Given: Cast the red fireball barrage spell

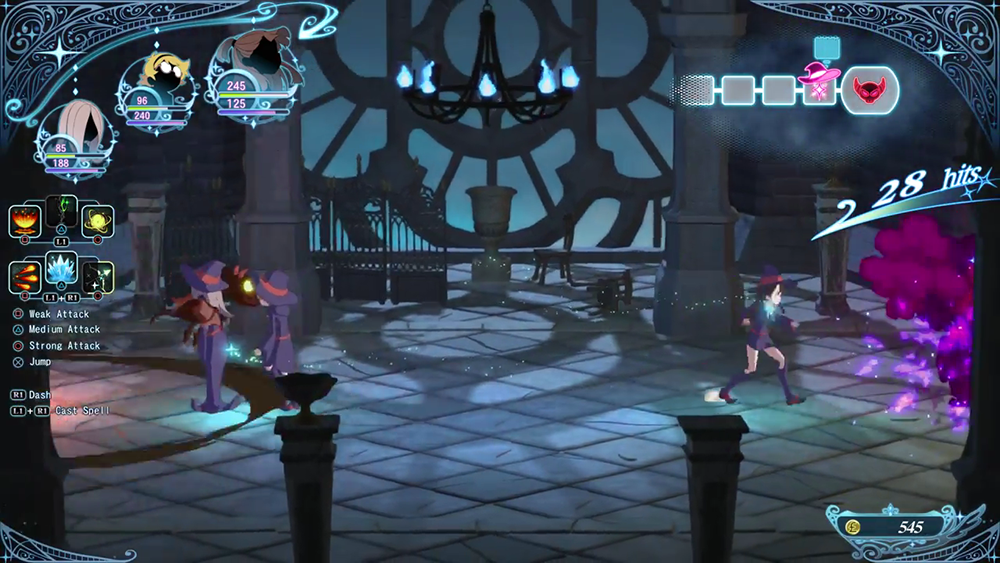Looking at the screenshot, I should tap(25, 275).
